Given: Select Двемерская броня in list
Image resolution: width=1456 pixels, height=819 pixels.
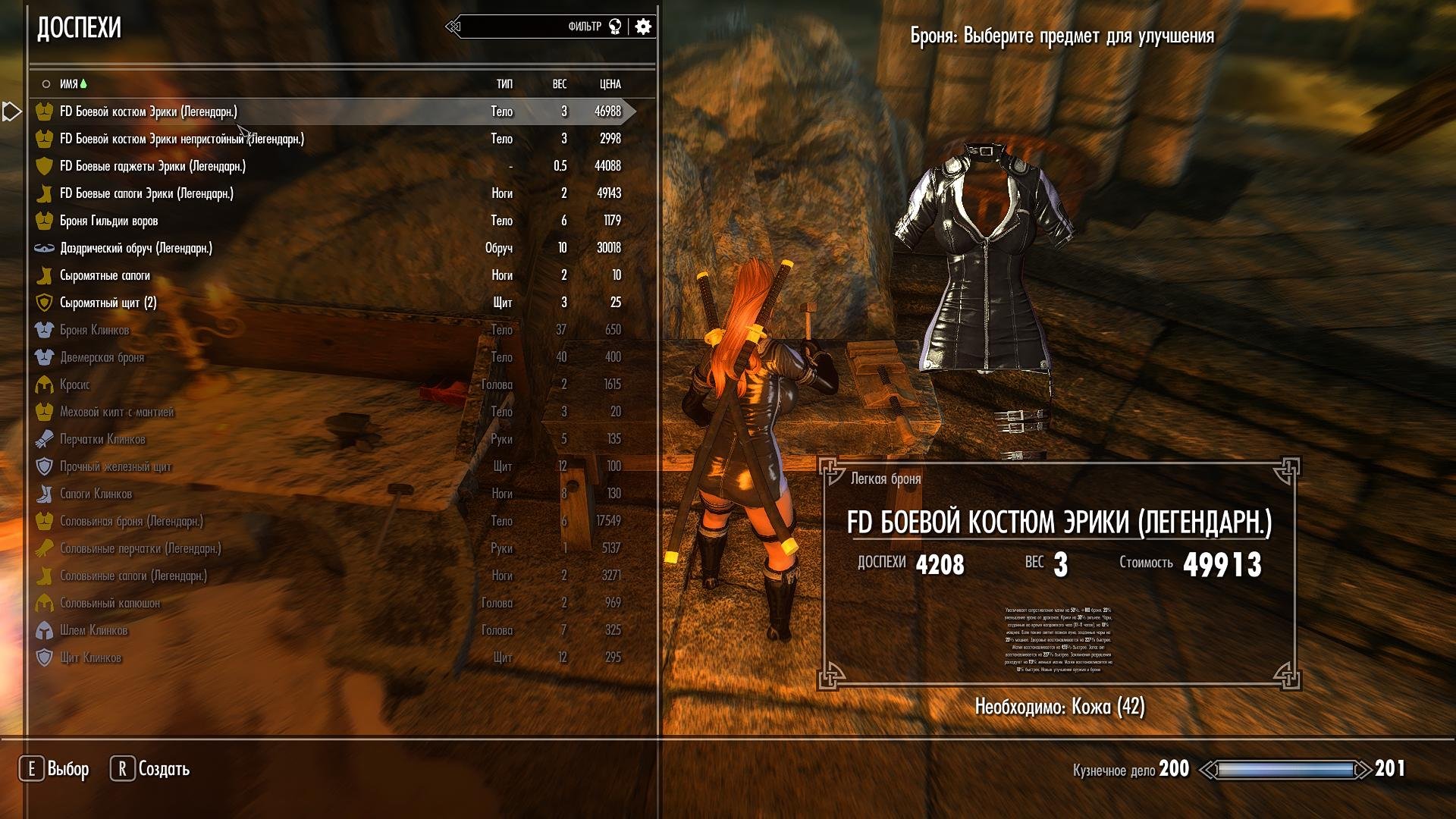Looking at the screenshot, I should click(x=102, y=357).
